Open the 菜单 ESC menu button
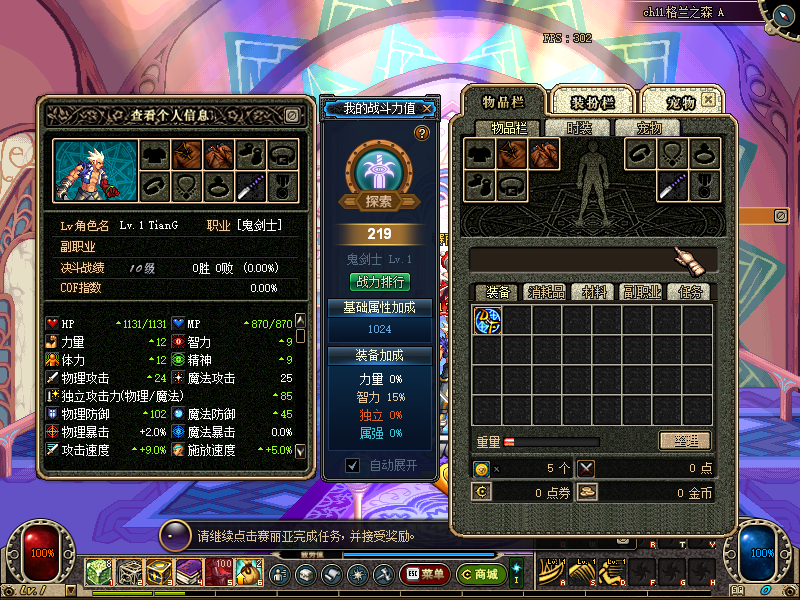This screenshot has height=600, width=800. (x=424, y=574)
